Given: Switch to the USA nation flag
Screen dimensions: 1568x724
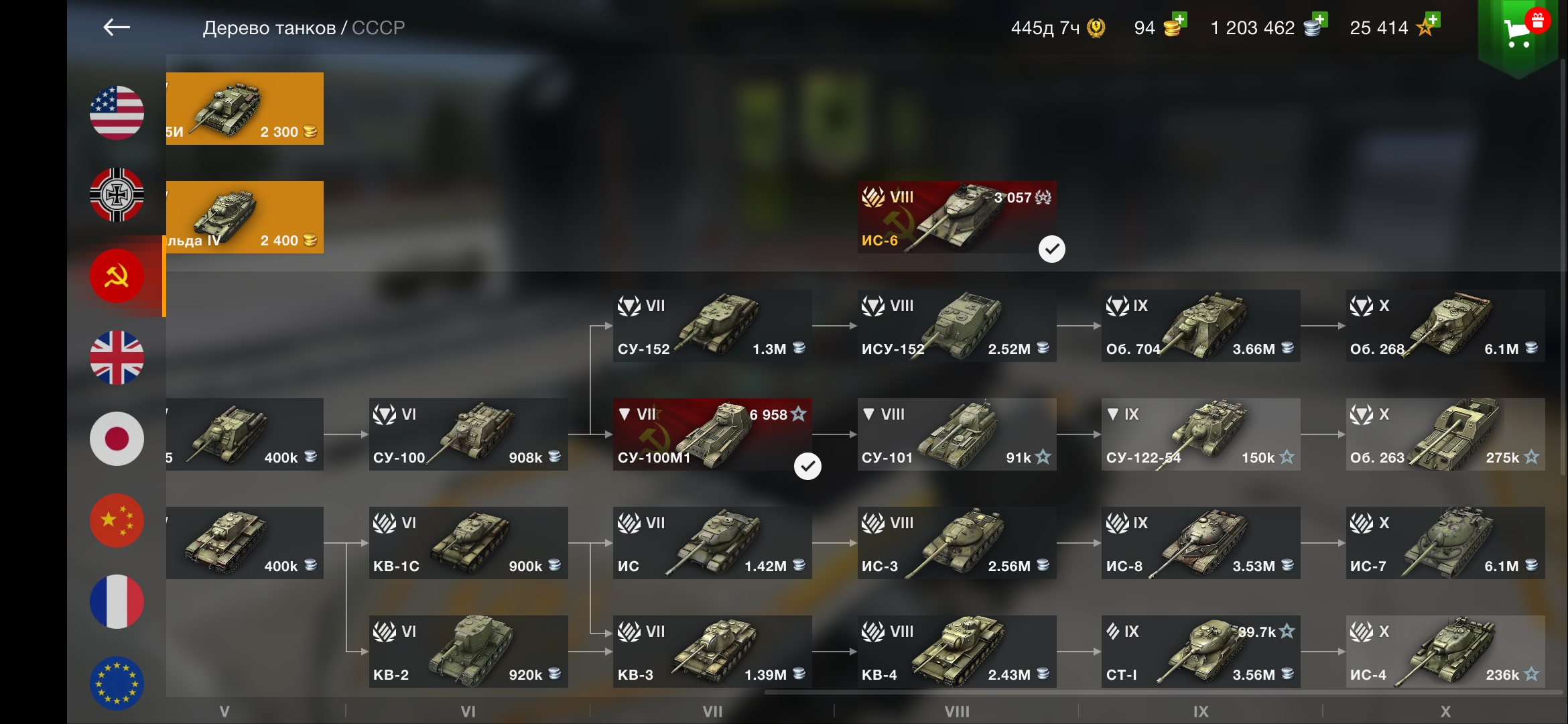Looking at the screenshot, I should tap(117, 113).
